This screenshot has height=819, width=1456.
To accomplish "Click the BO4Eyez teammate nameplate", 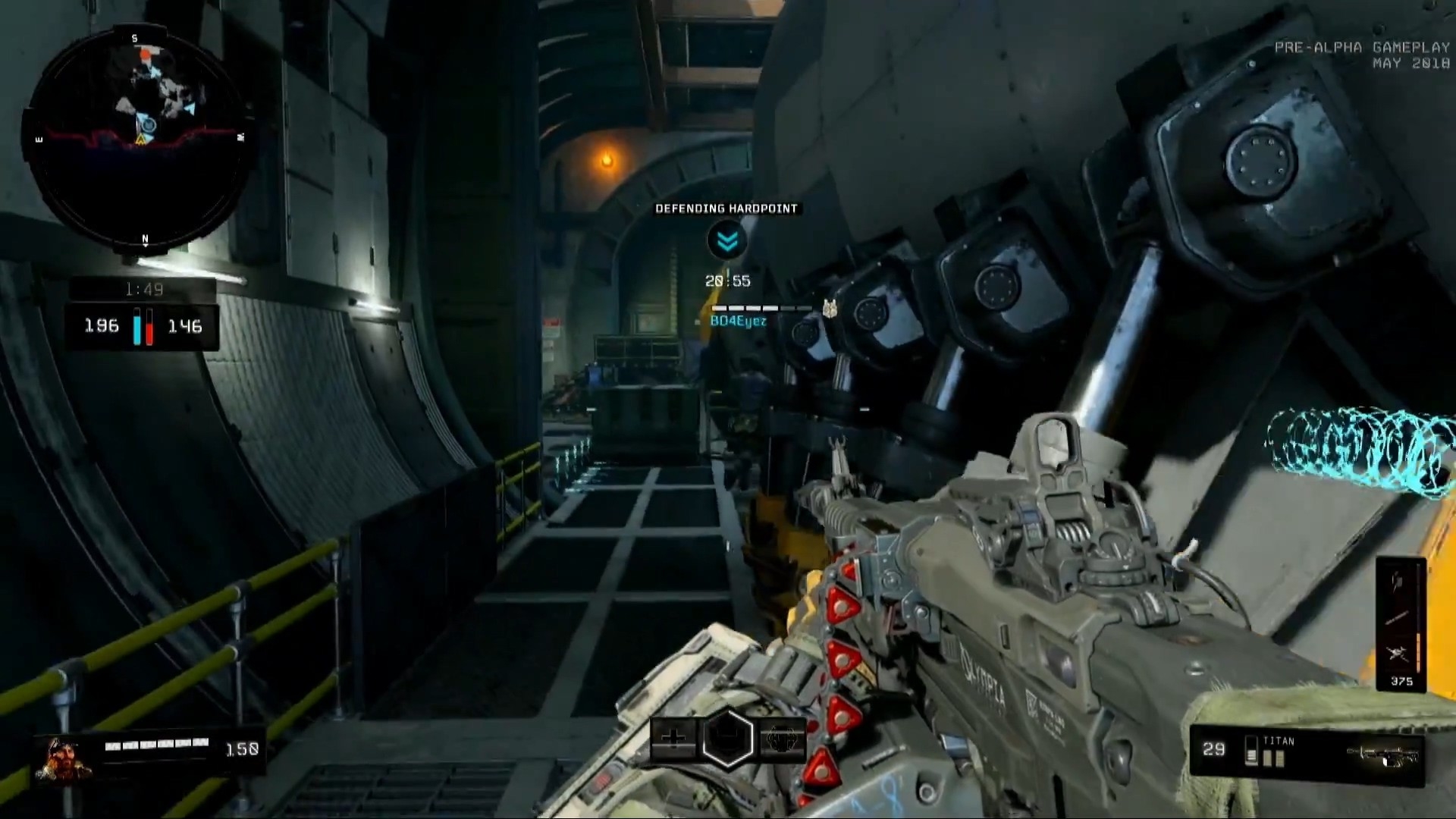I will click(x=738, y=322).
